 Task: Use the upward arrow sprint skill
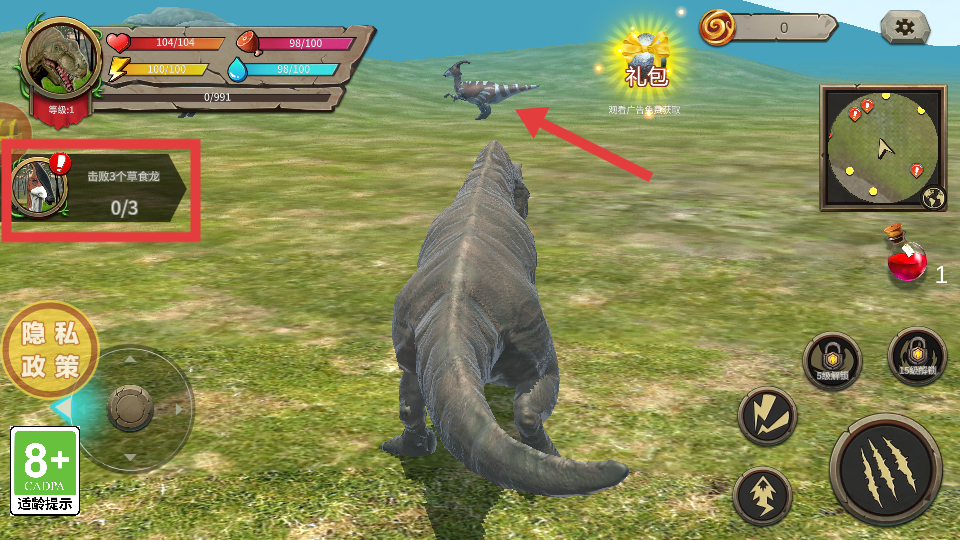762,495
